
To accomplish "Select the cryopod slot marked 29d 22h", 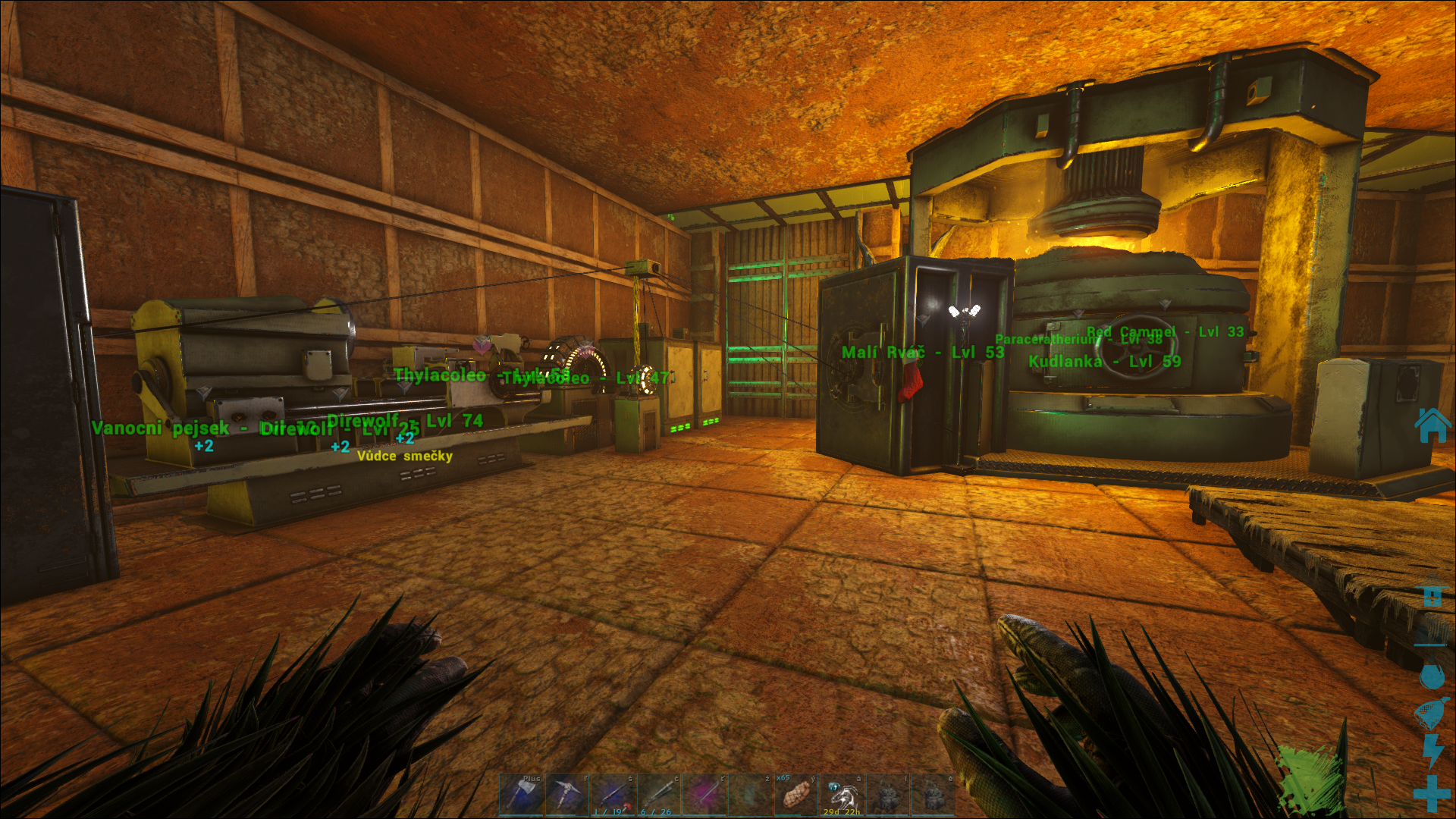I will point(842,794).
